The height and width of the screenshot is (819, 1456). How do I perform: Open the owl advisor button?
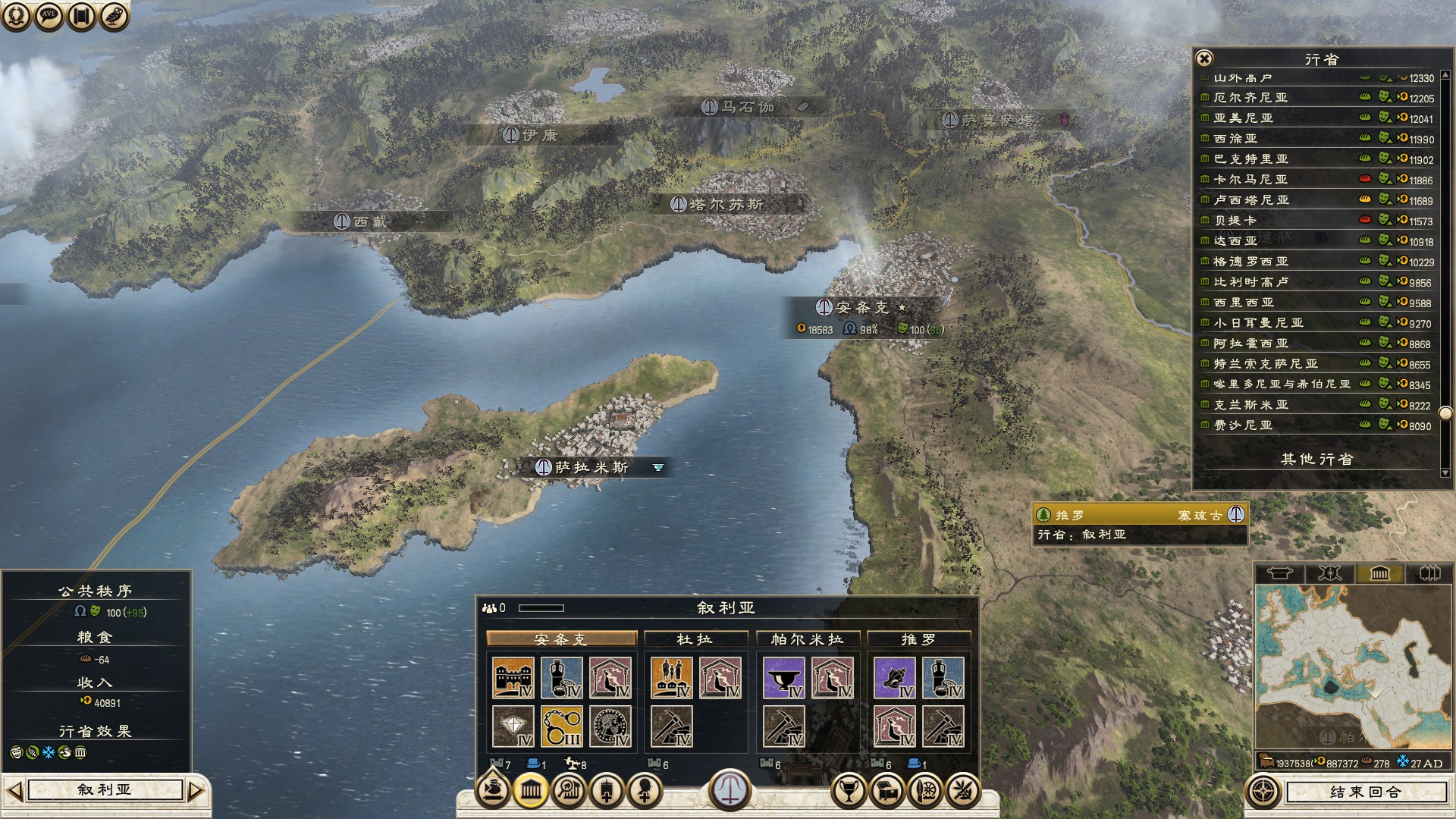[114, 16]
